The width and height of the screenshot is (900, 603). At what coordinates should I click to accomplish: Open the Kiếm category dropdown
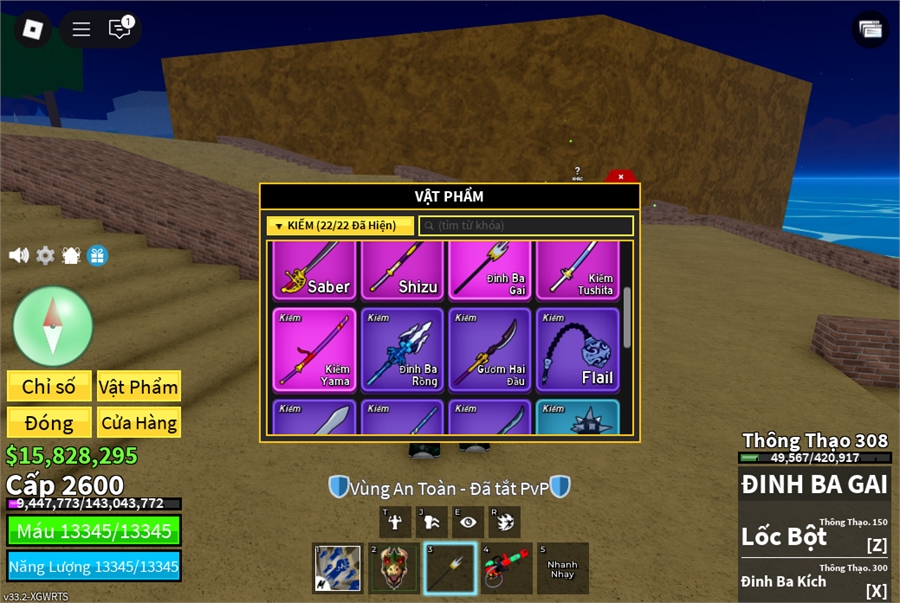click(340, 226)
